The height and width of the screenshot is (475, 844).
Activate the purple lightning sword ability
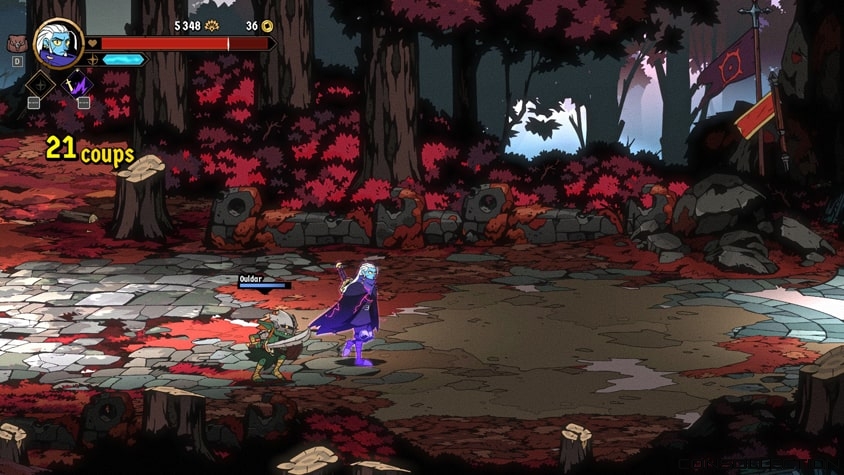pyautogui.click(x=78, y=84)
